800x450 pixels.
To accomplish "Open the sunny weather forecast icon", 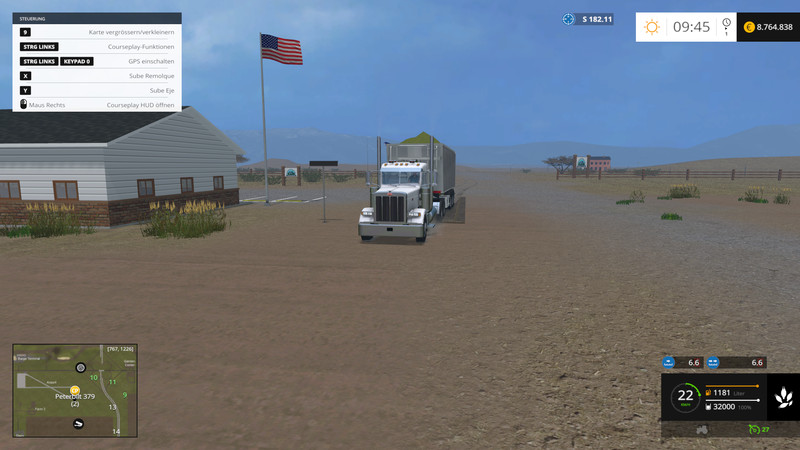I will [652, 27].
